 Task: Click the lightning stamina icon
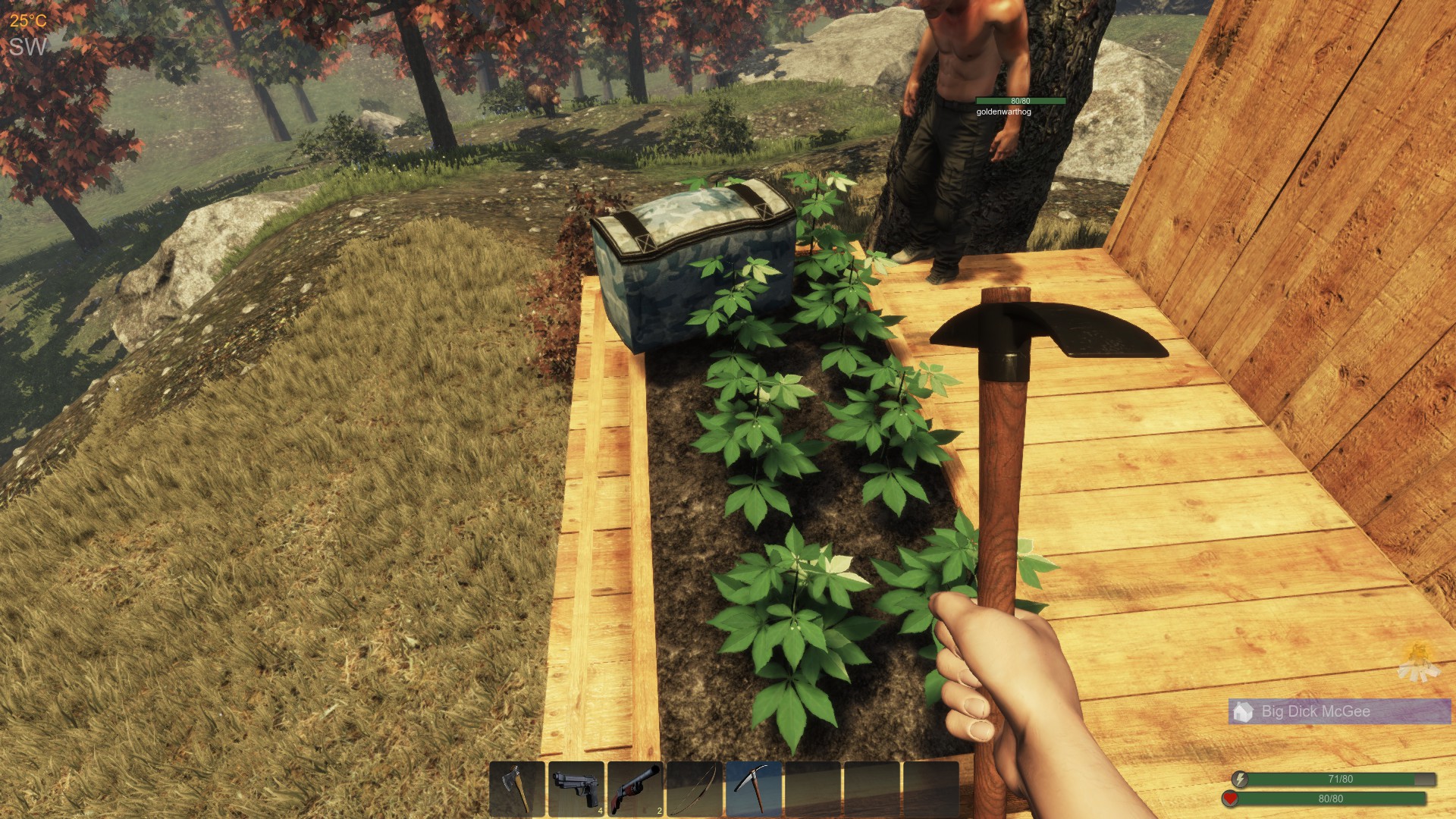pyautogui.click(x=1240, y=780)
